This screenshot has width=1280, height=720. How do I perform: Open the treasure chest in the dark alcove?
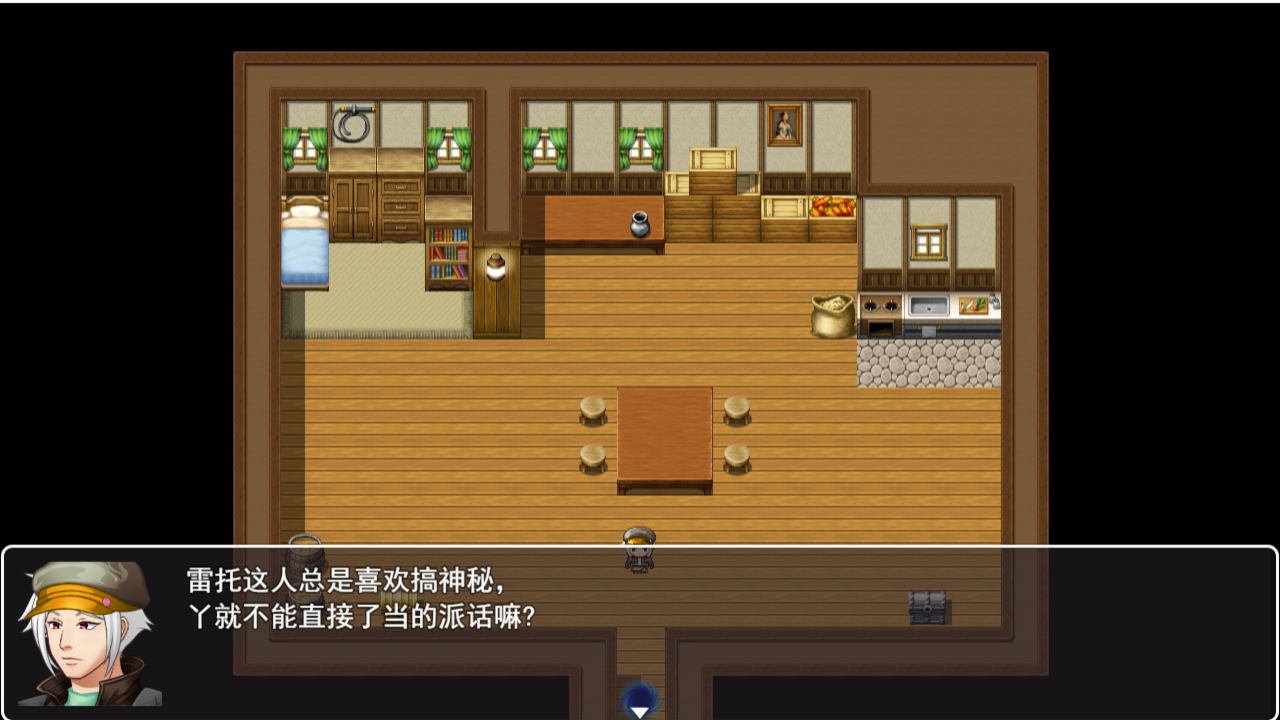tap(927, 607)
